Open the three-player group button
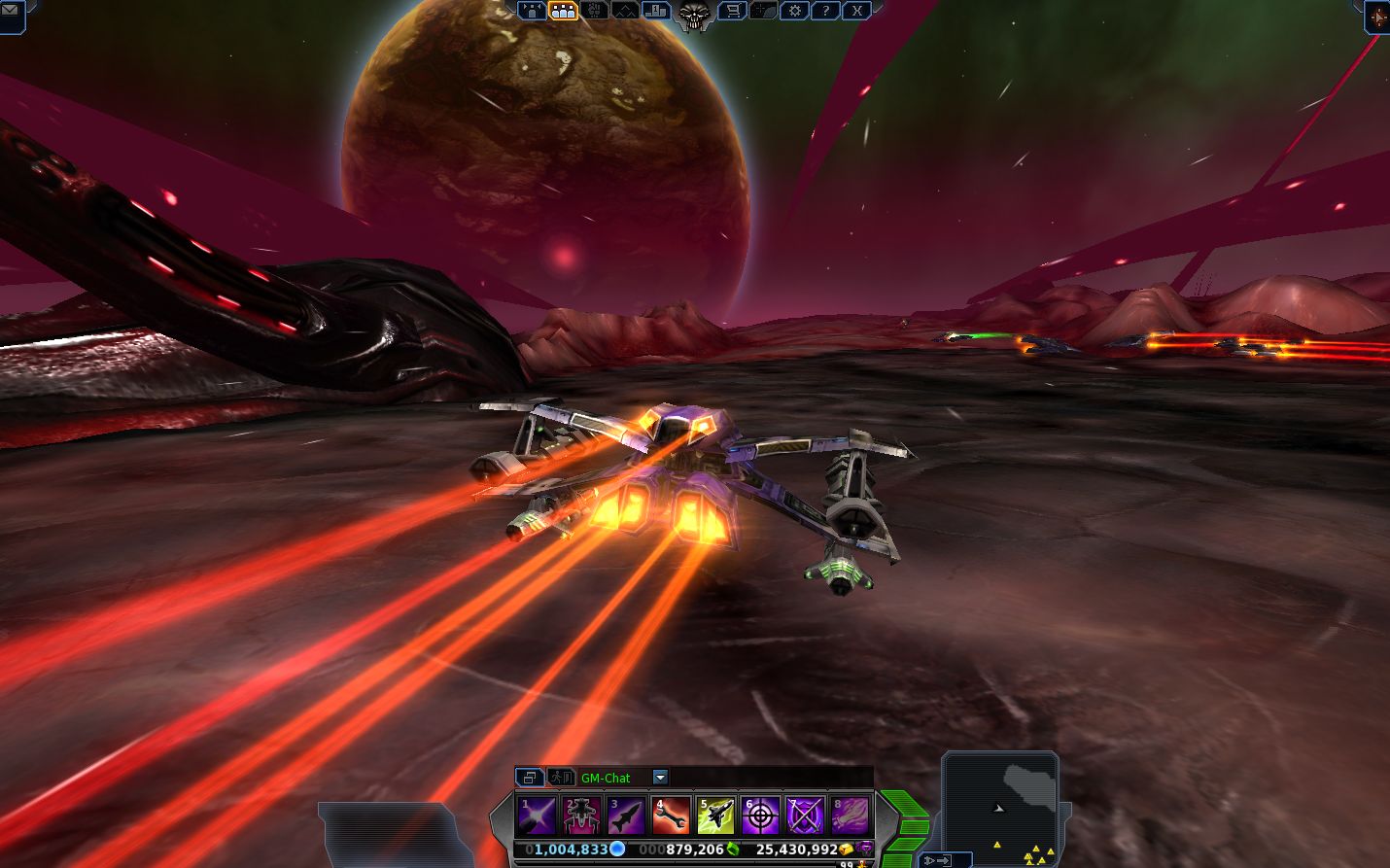This screenshot has height=868, width=1390. point(563,11)
